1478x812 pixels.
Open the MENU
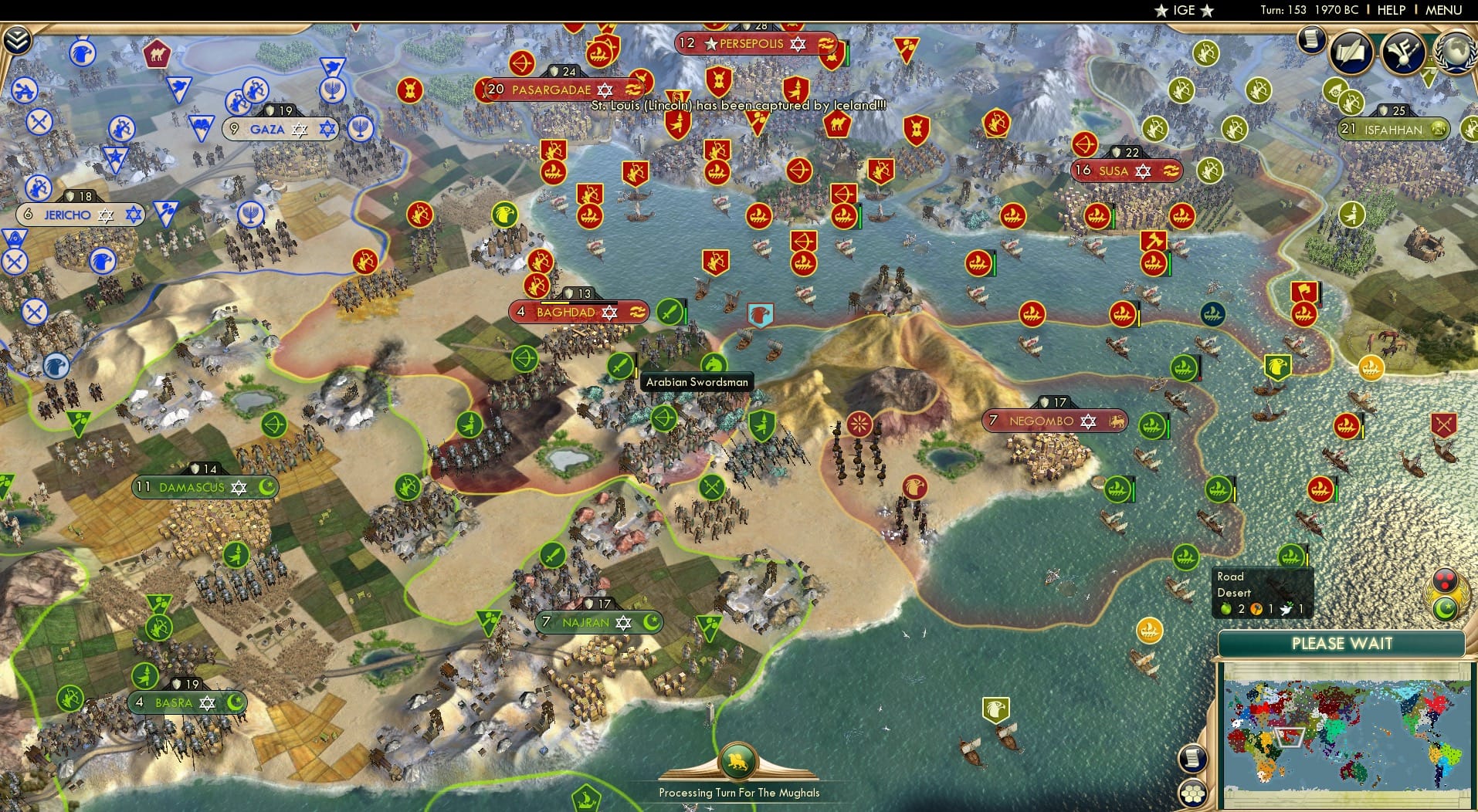pos(1442,10)
